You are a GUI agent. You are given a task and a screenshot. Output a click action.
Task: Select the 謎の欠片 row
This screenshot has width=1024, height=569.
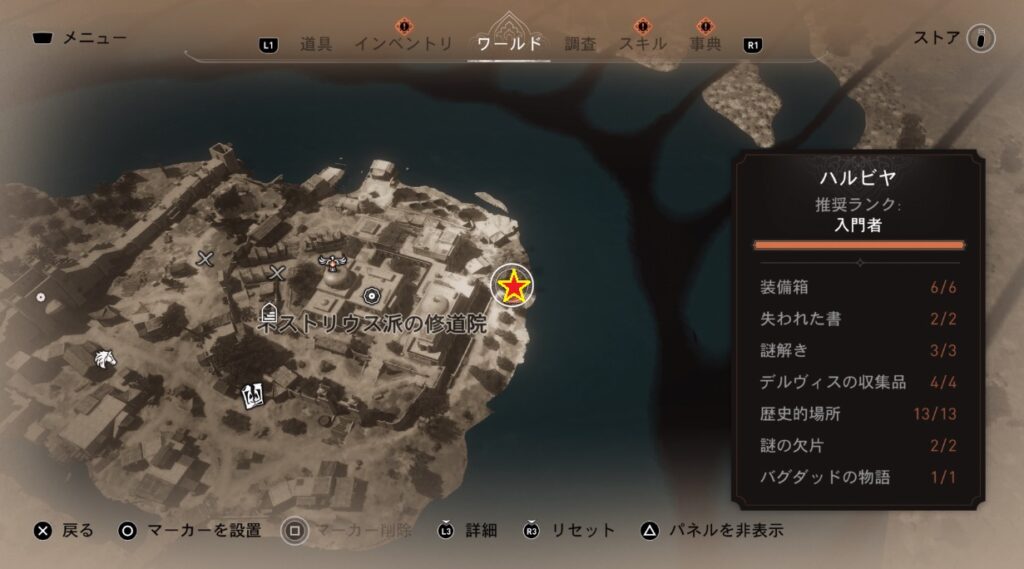pos(858,445)
